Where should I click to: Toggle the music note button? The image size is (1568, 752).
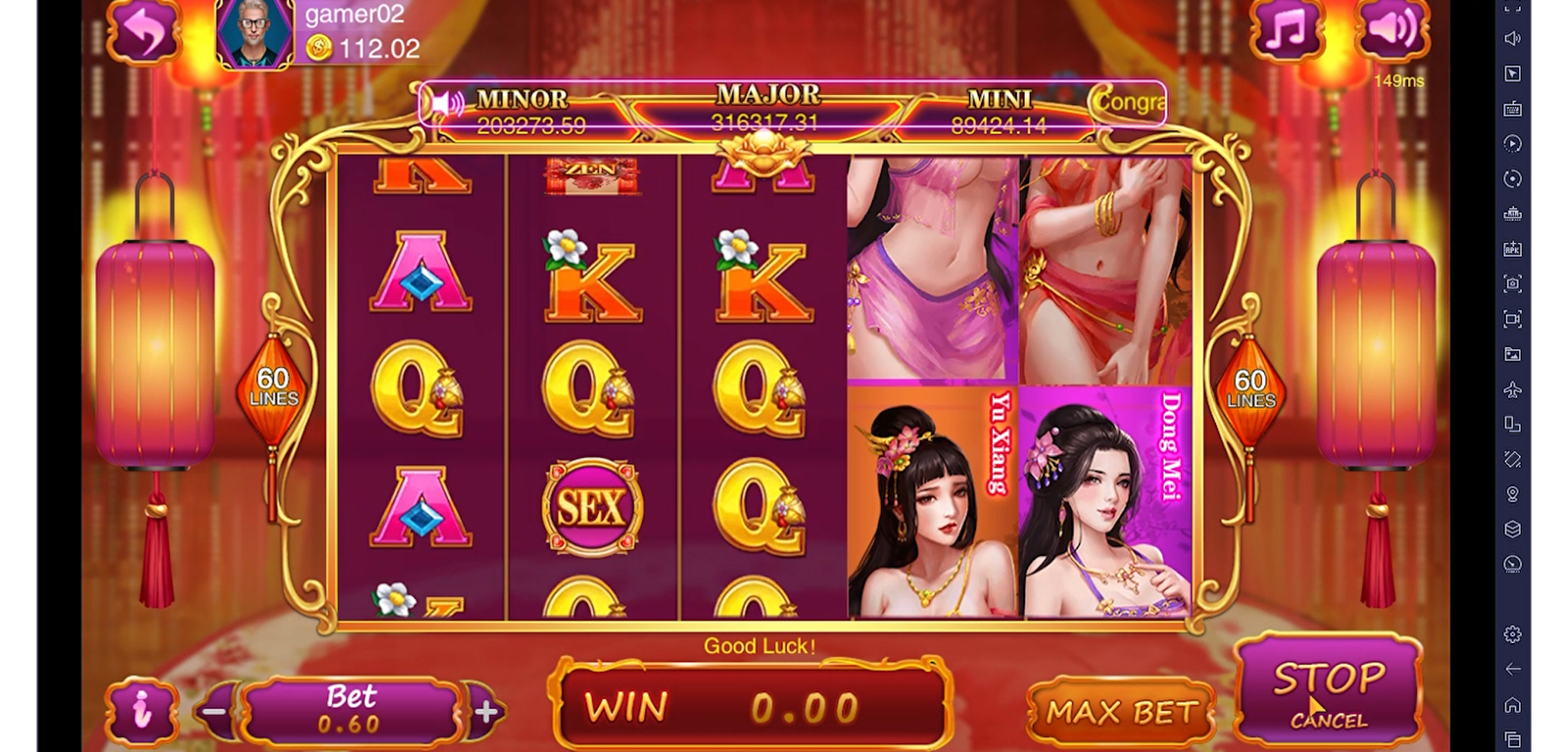tap(1287, 31)
